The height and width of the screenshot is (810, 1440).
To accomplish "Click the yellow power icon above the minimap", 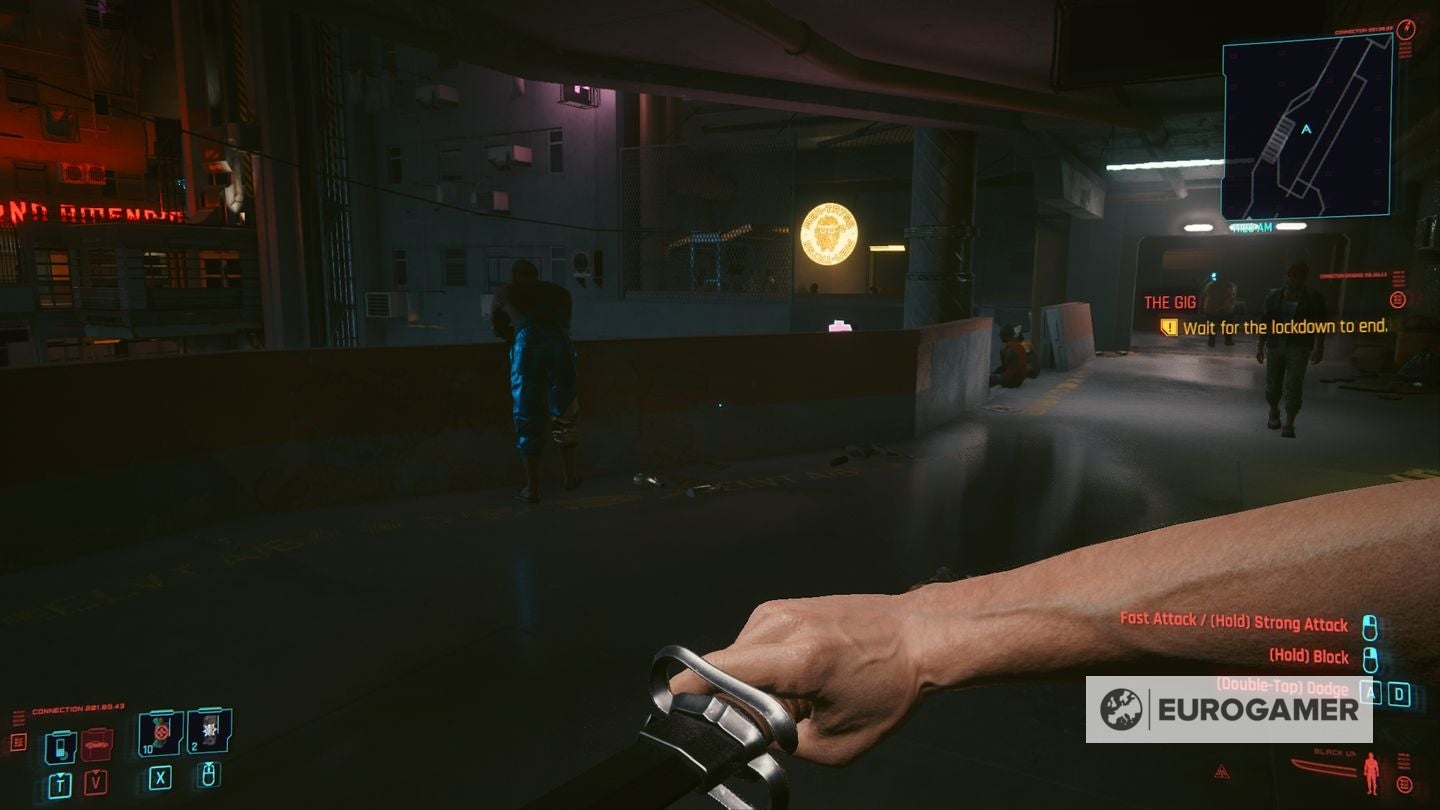I will (x=1405, y=31).
